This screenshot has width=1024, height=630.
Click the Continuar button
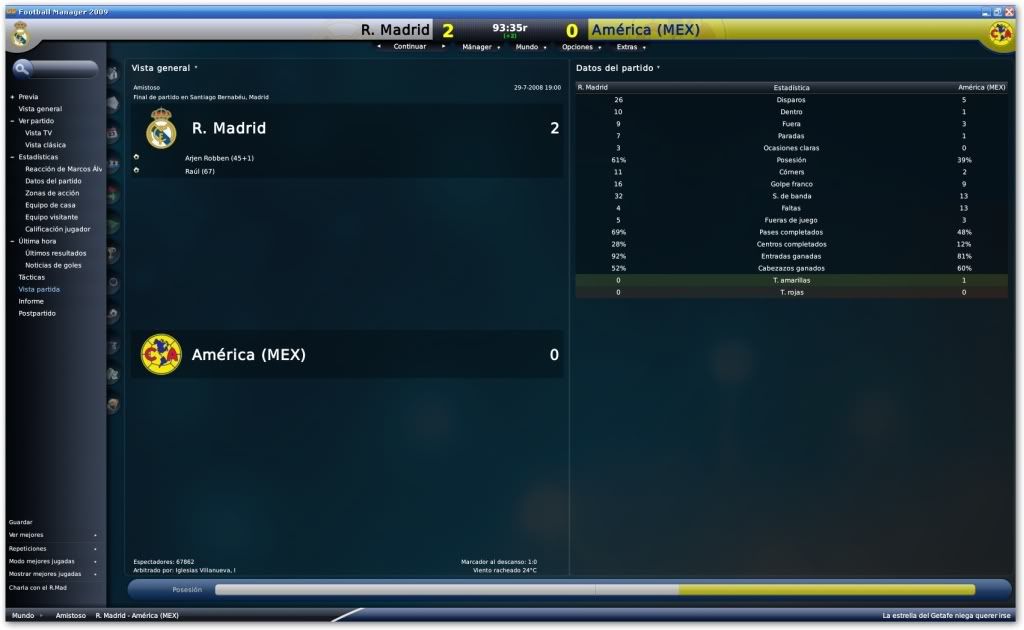tap(410, 47)
